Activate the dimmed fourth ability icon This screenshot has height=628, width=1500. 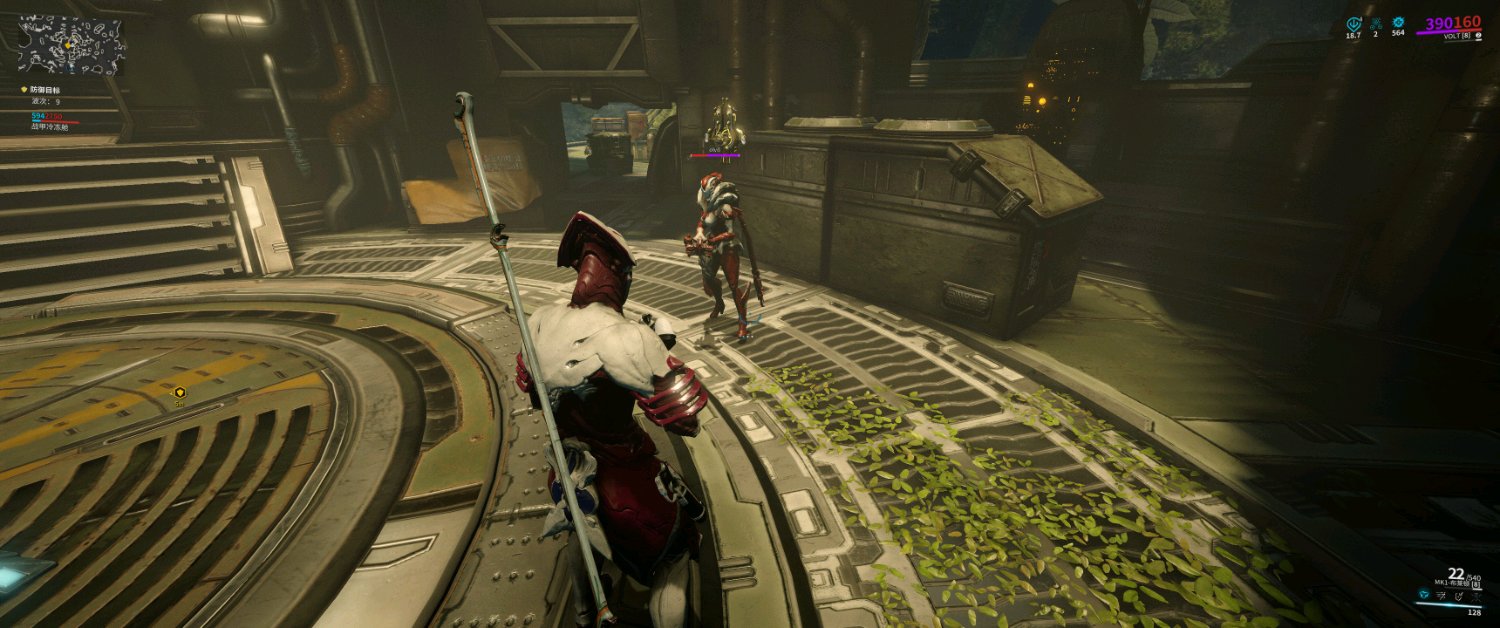point(1477,596)
